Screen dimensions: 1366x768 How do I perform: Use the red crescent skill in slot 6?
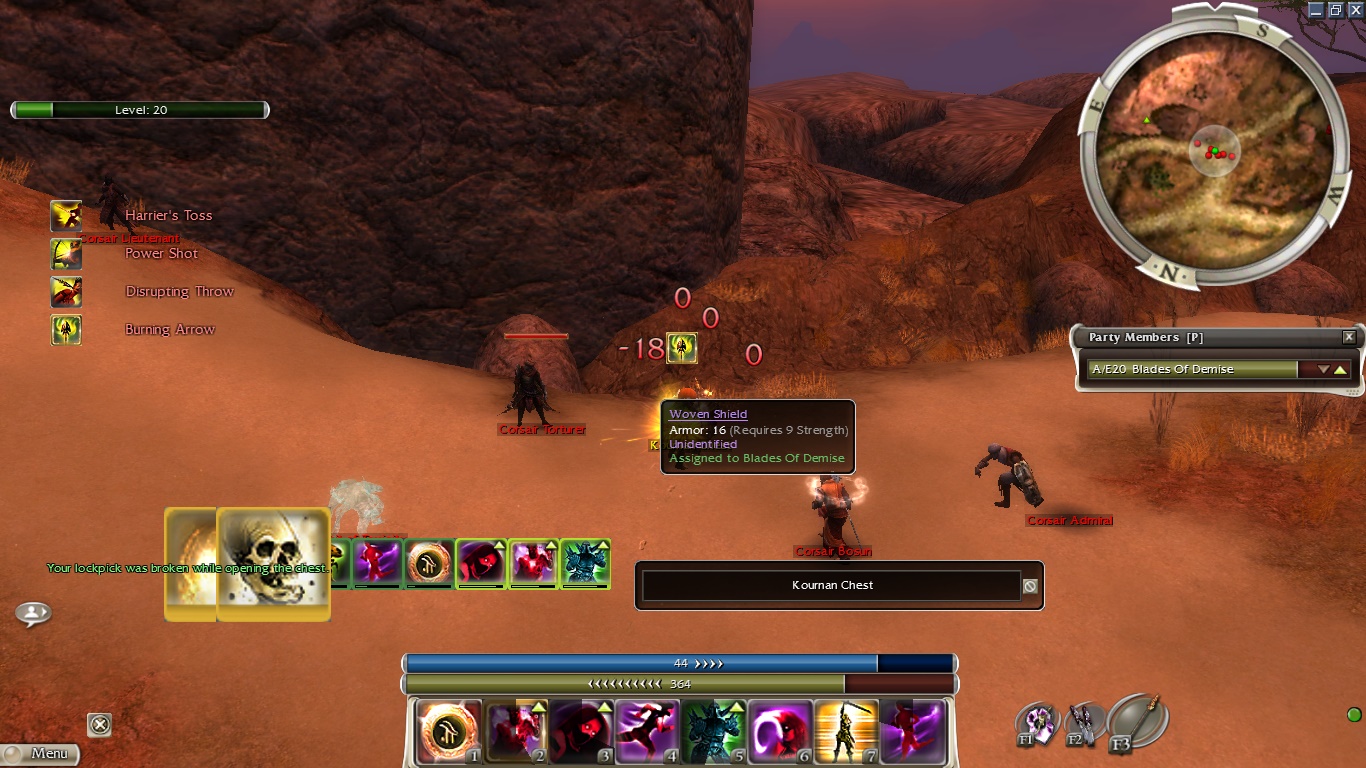778,731
